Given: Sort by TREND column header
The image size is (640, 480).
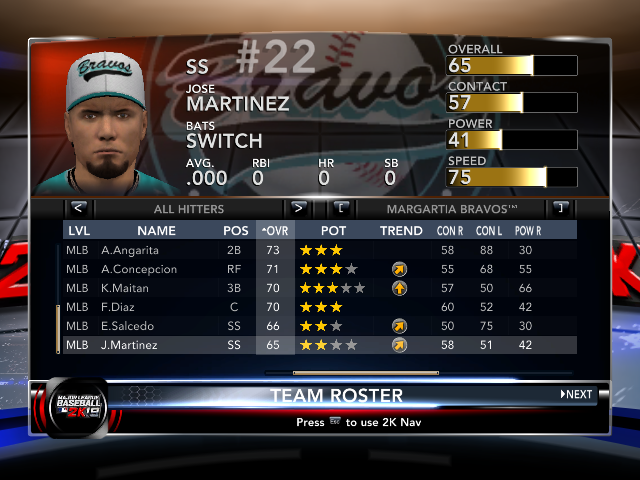Looking at the screenshot, I should [401, 231].
